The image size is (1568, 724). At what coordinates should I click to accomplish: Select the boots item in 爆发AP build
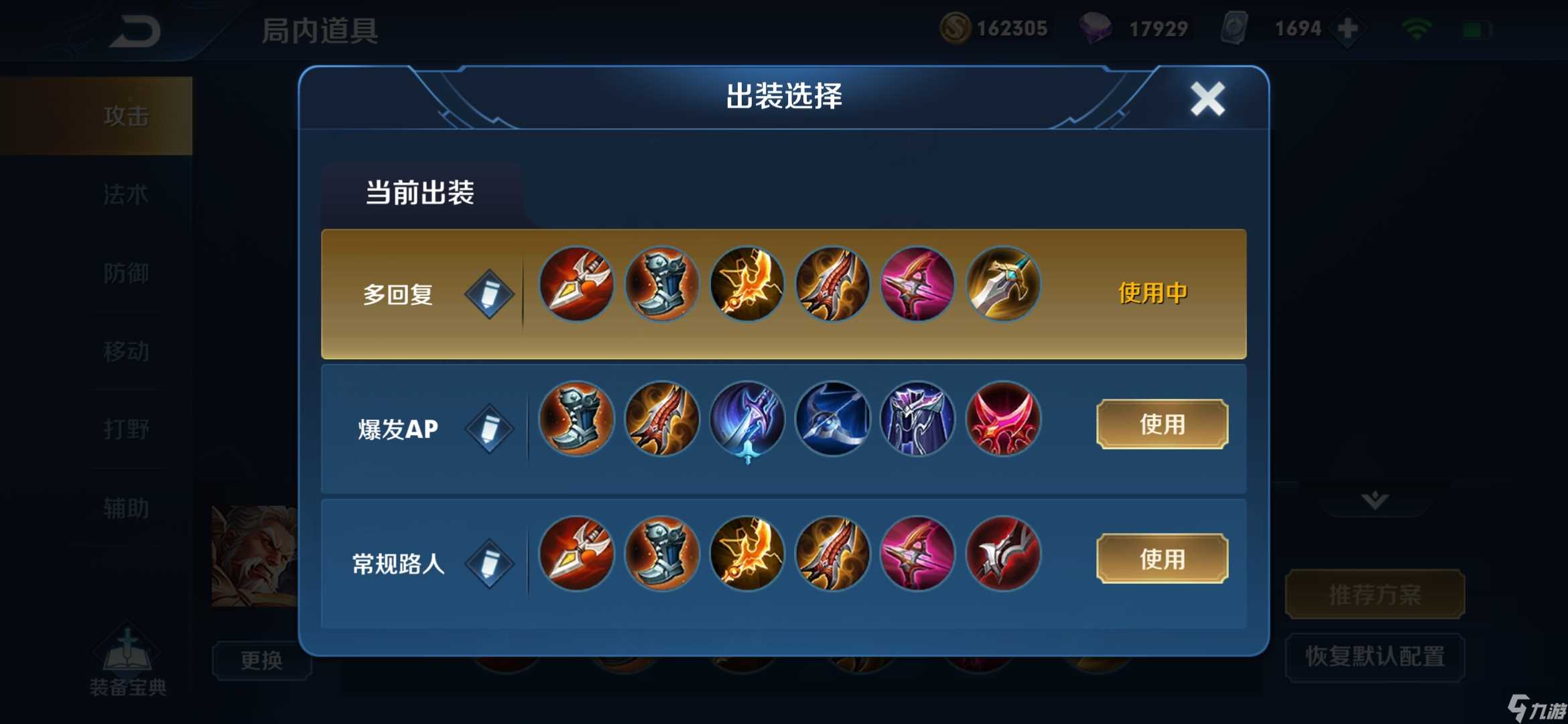click(576, 419)
